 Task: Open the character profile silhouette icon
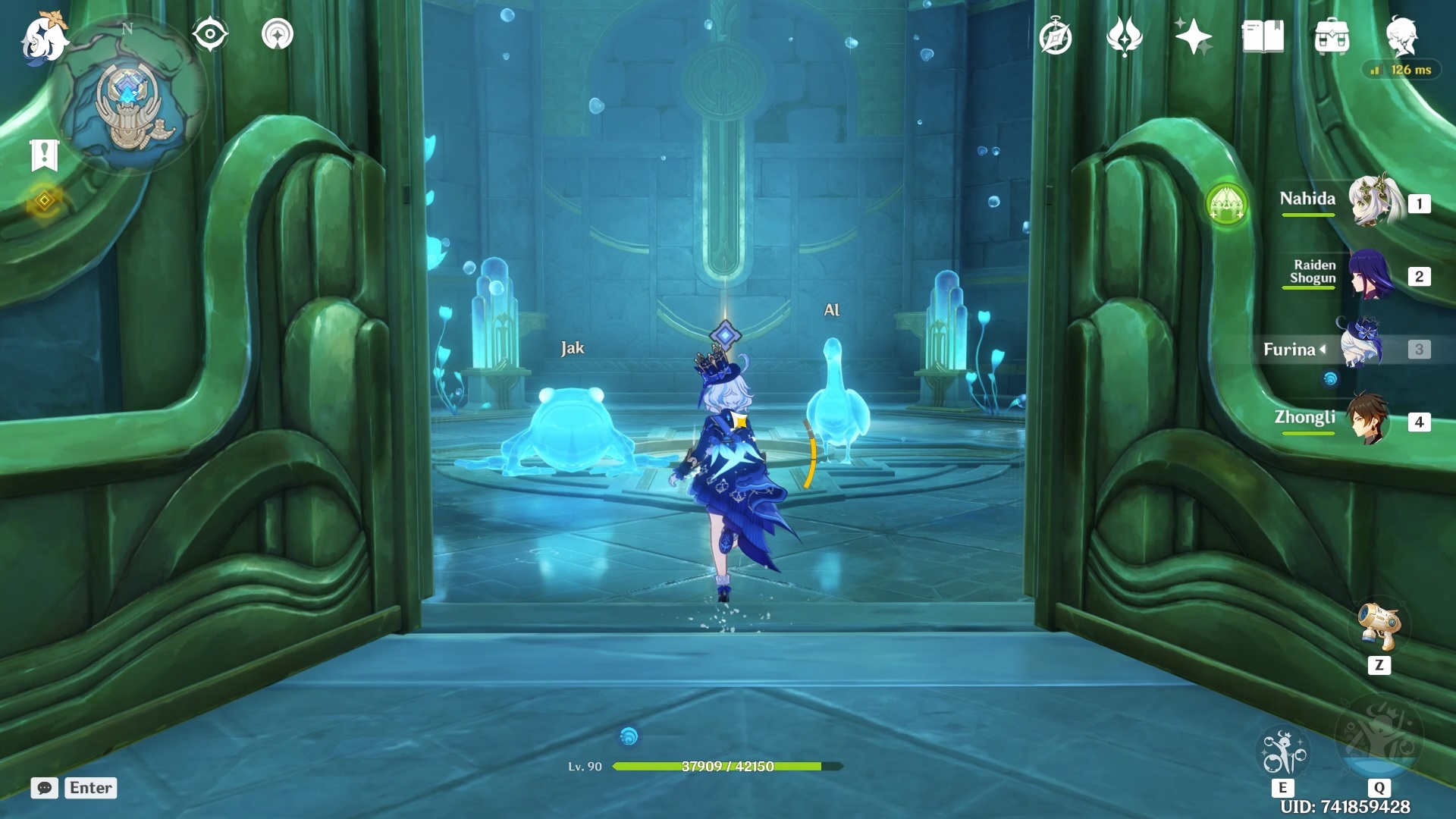point(1401,36)
